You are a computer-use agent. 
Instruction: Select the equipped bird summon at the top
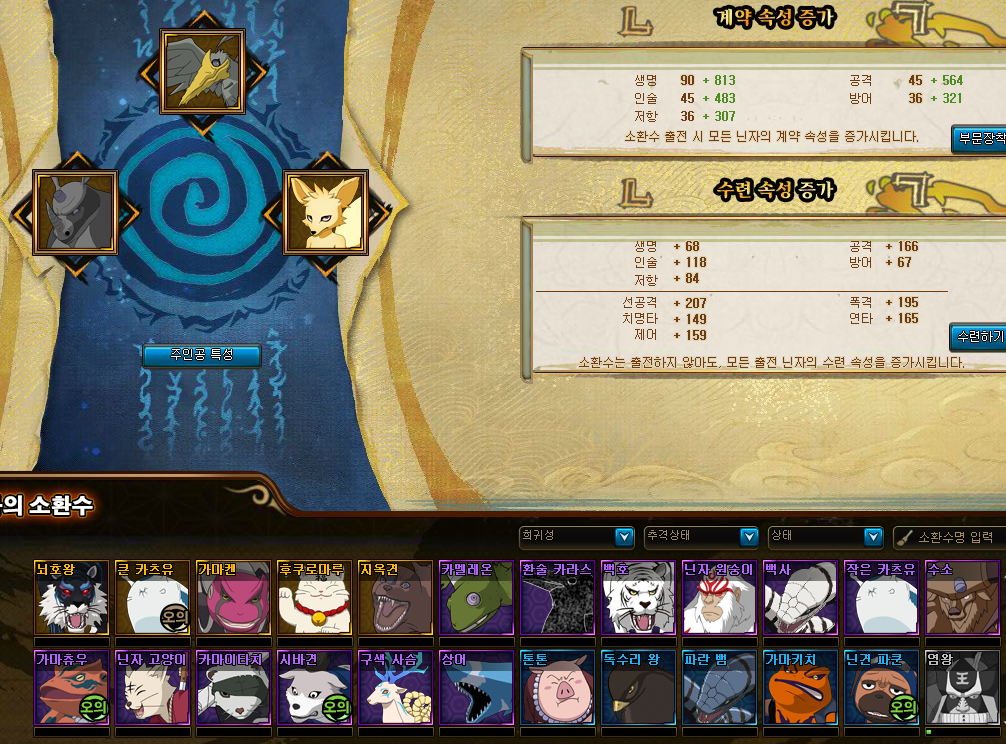[x=203, y=70]
